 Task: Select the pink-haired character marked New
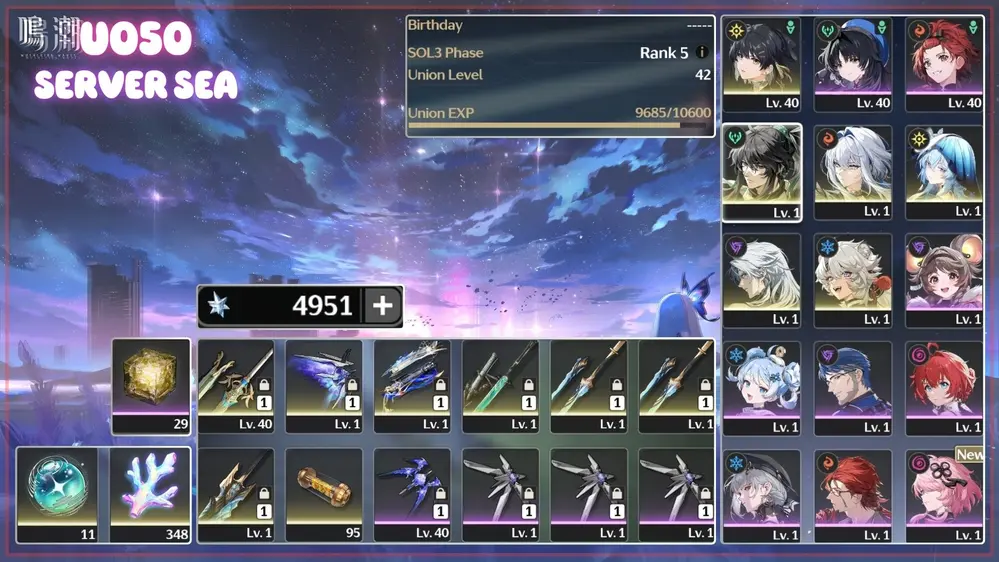point(944,494)
